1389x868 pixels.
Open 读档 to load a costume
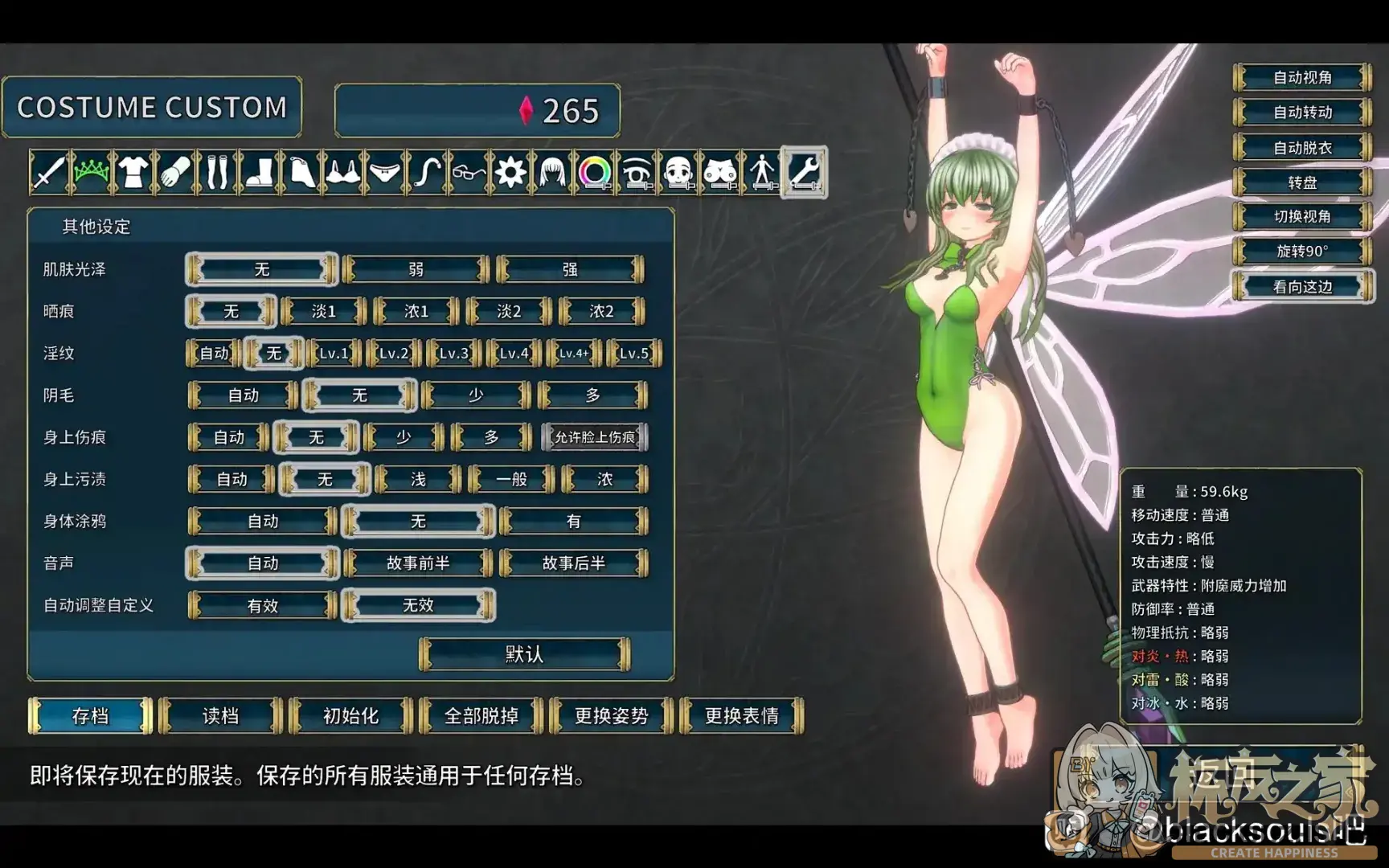221,715
